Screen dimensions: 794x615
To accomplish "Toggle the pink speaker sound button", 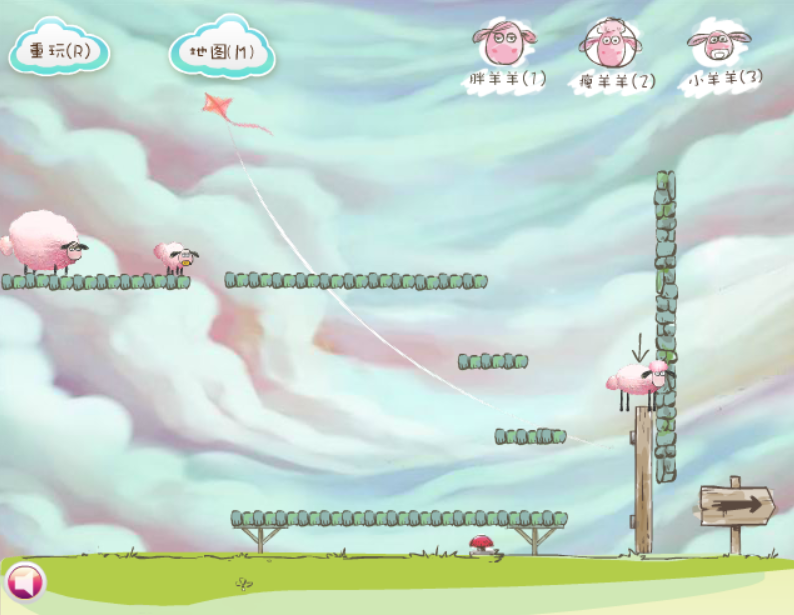I will click(25, 581).
